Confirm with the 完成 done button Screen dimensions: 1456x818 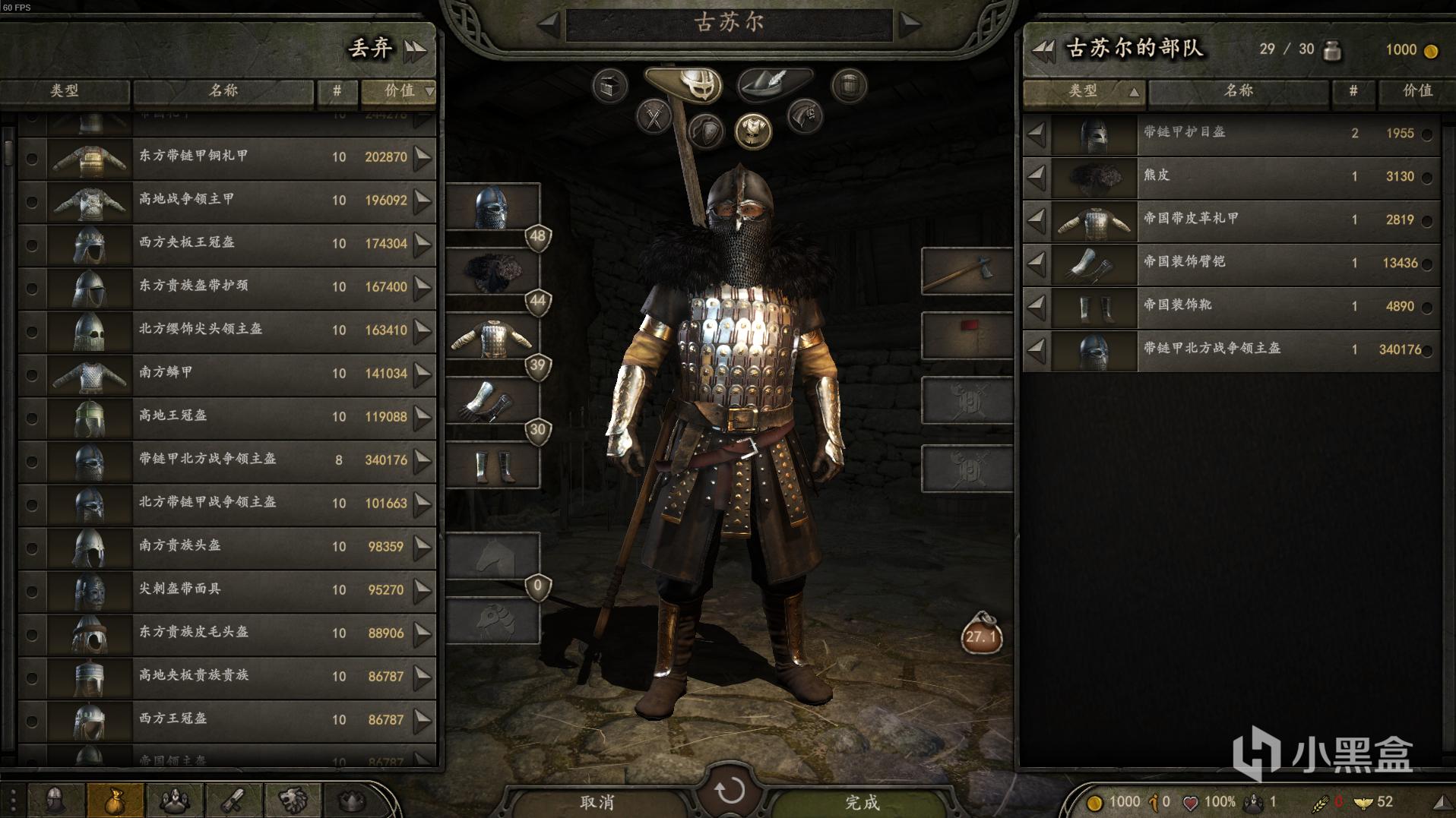(862, 802)
